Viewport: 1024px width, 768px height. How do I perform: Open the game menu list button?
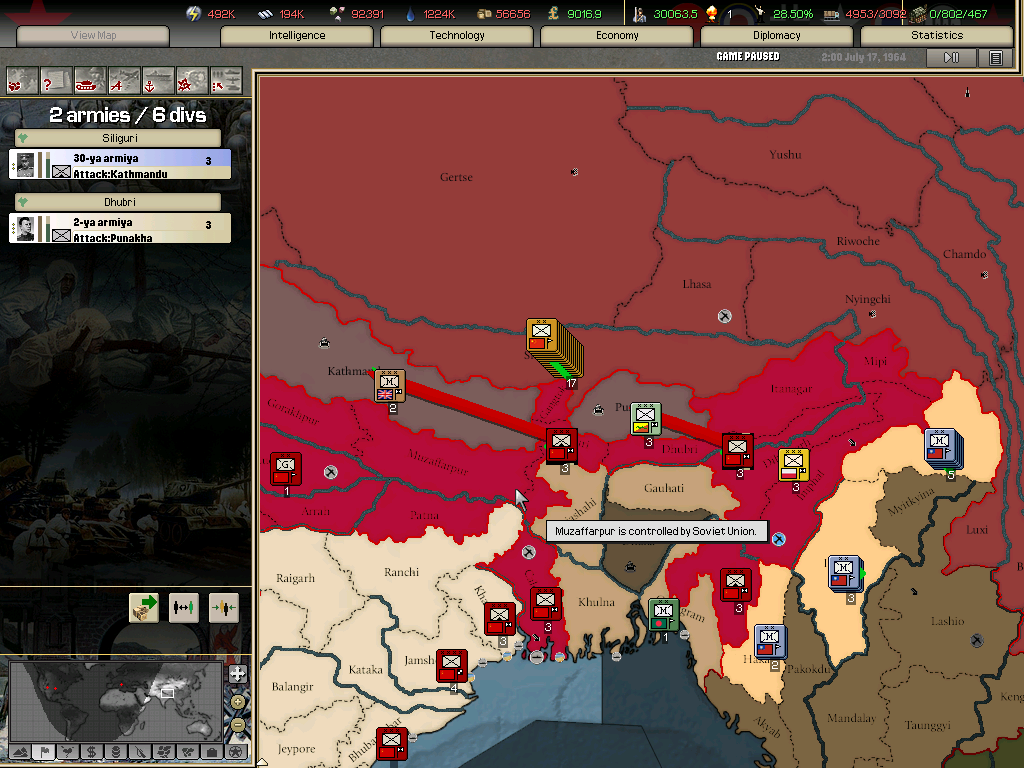[x=995, y=58]
